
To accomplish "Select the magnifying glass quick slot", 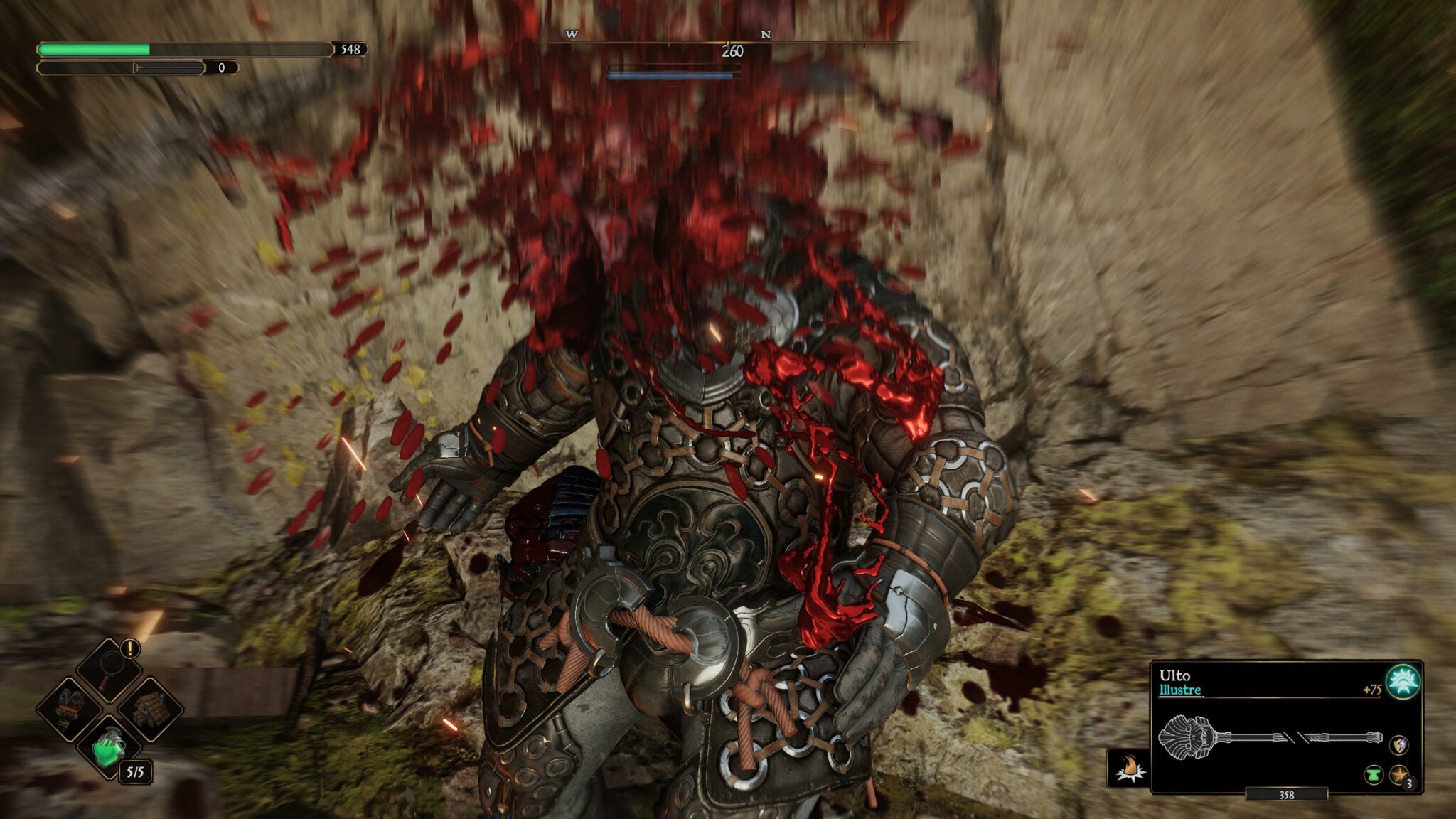I will [108, 668].
